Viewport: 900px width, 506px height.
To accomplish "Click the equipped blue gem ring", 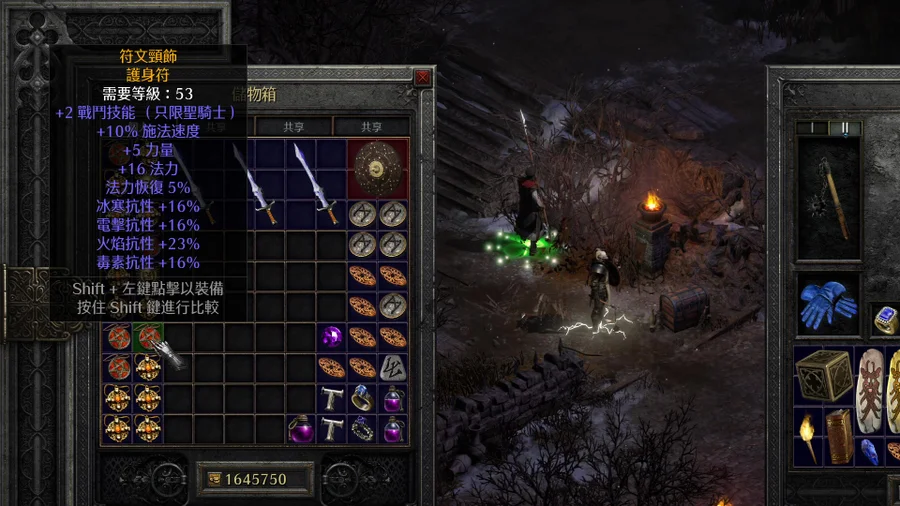I will point(885,318).
